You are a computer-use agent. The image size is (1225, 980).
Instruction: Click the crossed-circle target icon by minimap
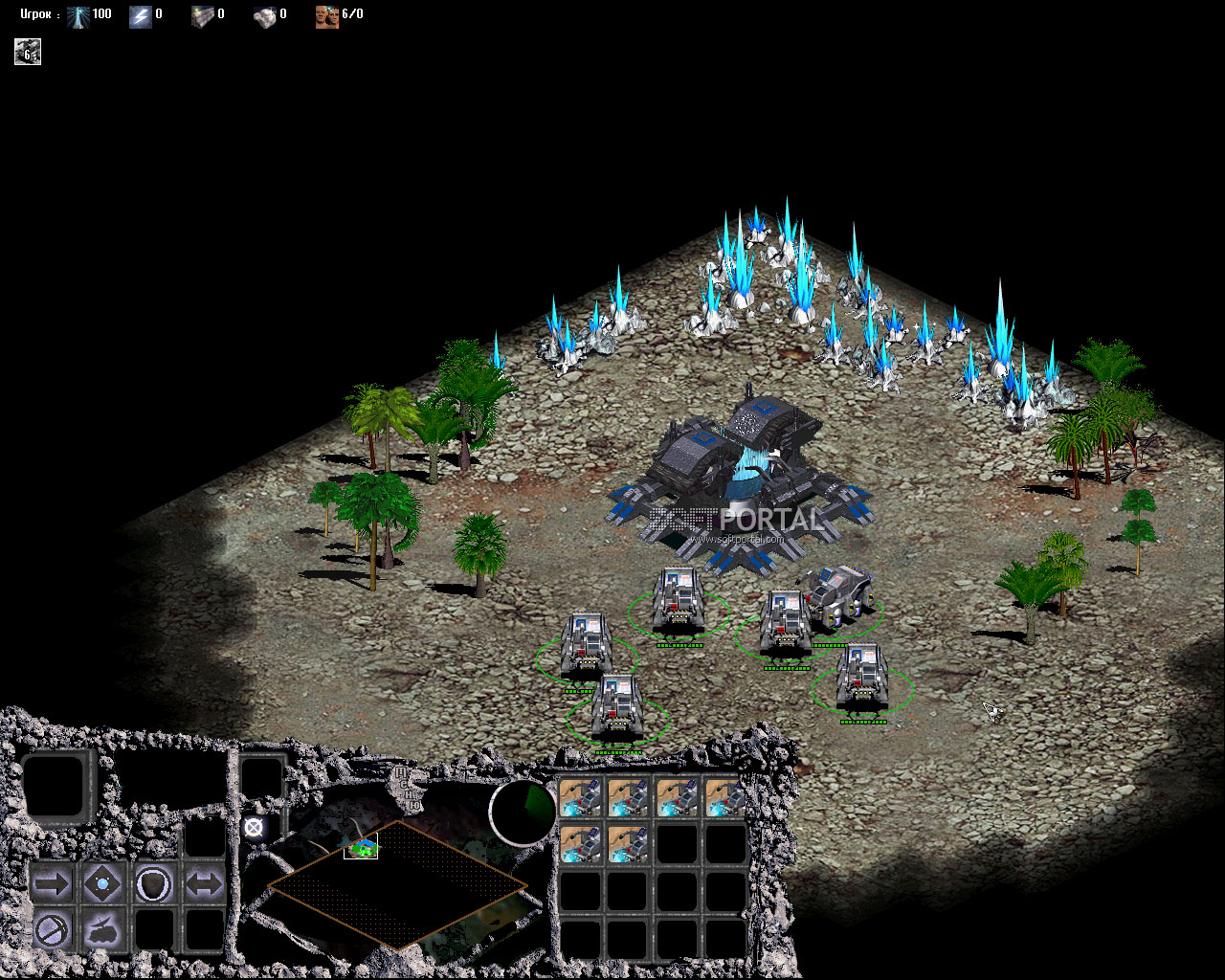pos(253,828)
